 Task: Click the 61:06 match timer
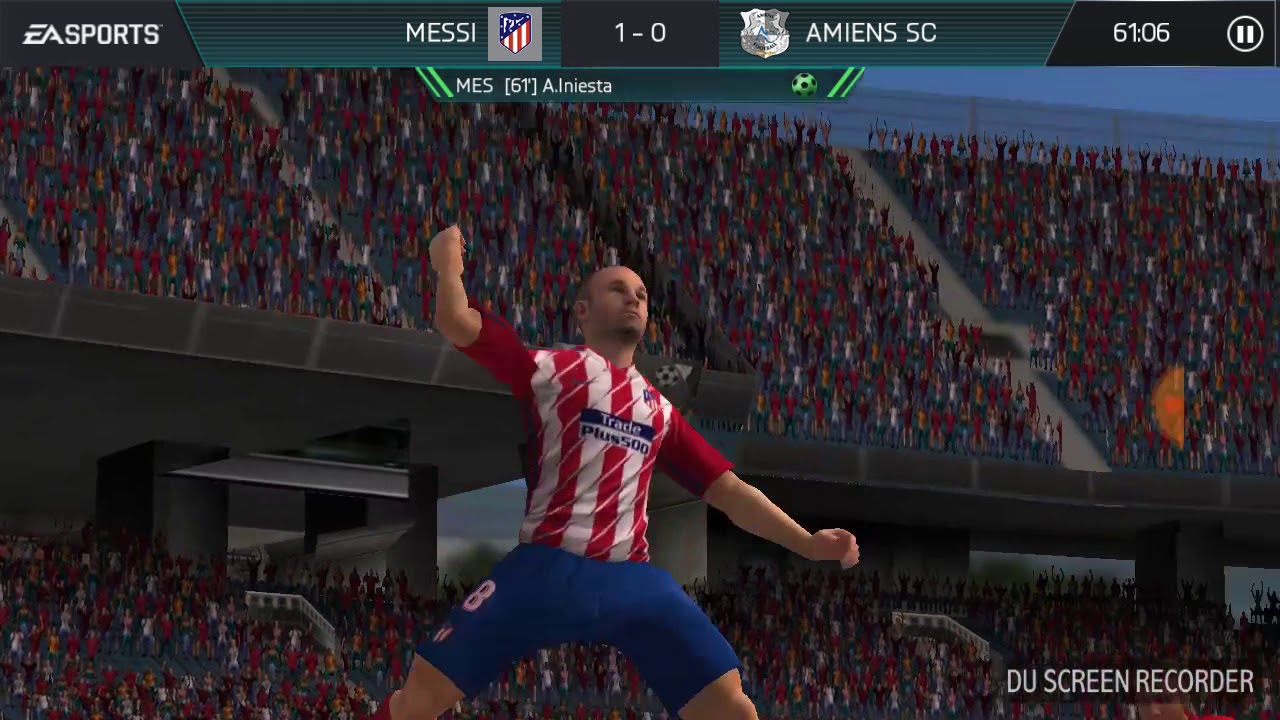click(x=1141, y=33)
